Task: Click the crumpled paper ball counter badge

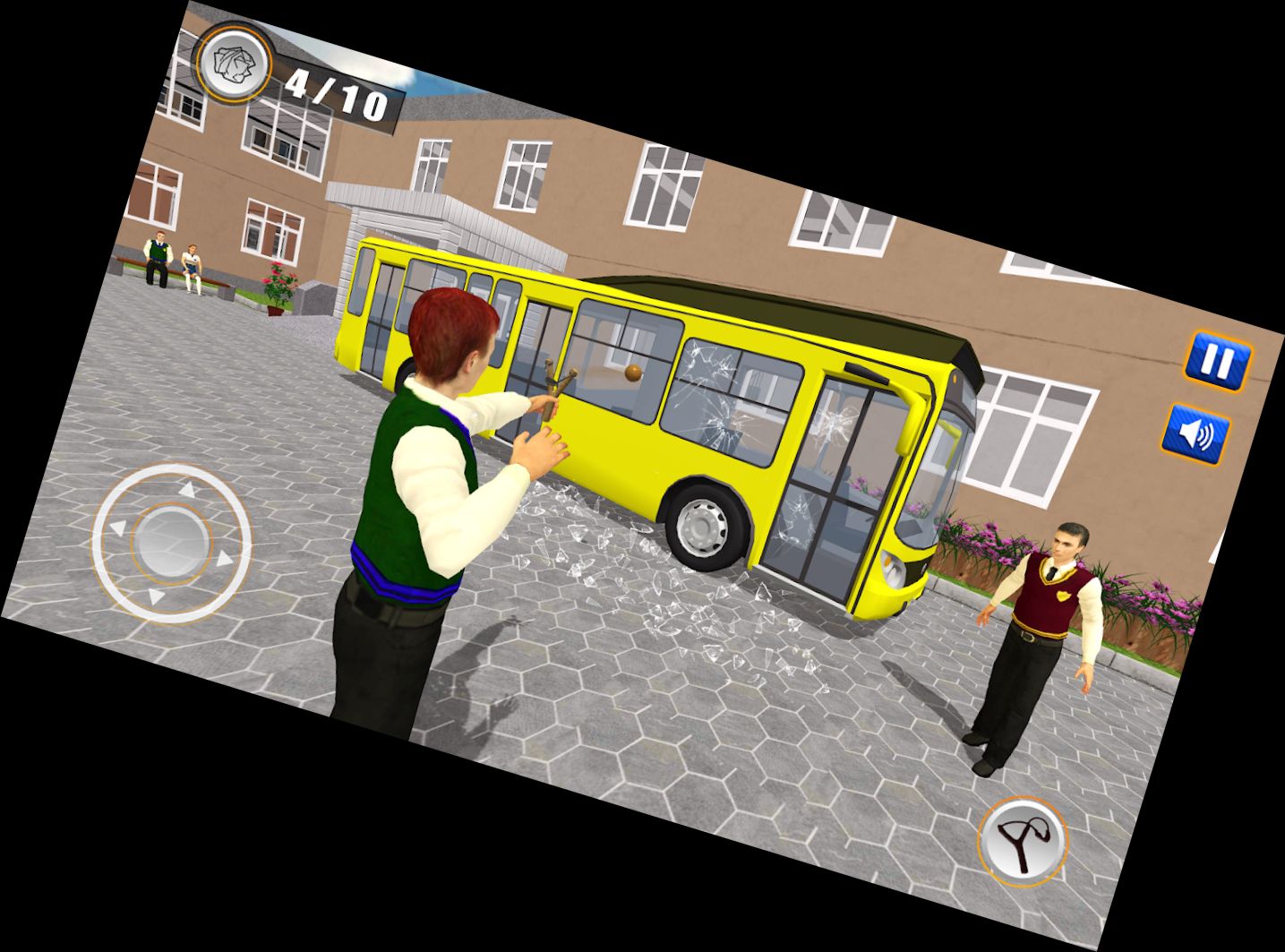Action: 233,65
